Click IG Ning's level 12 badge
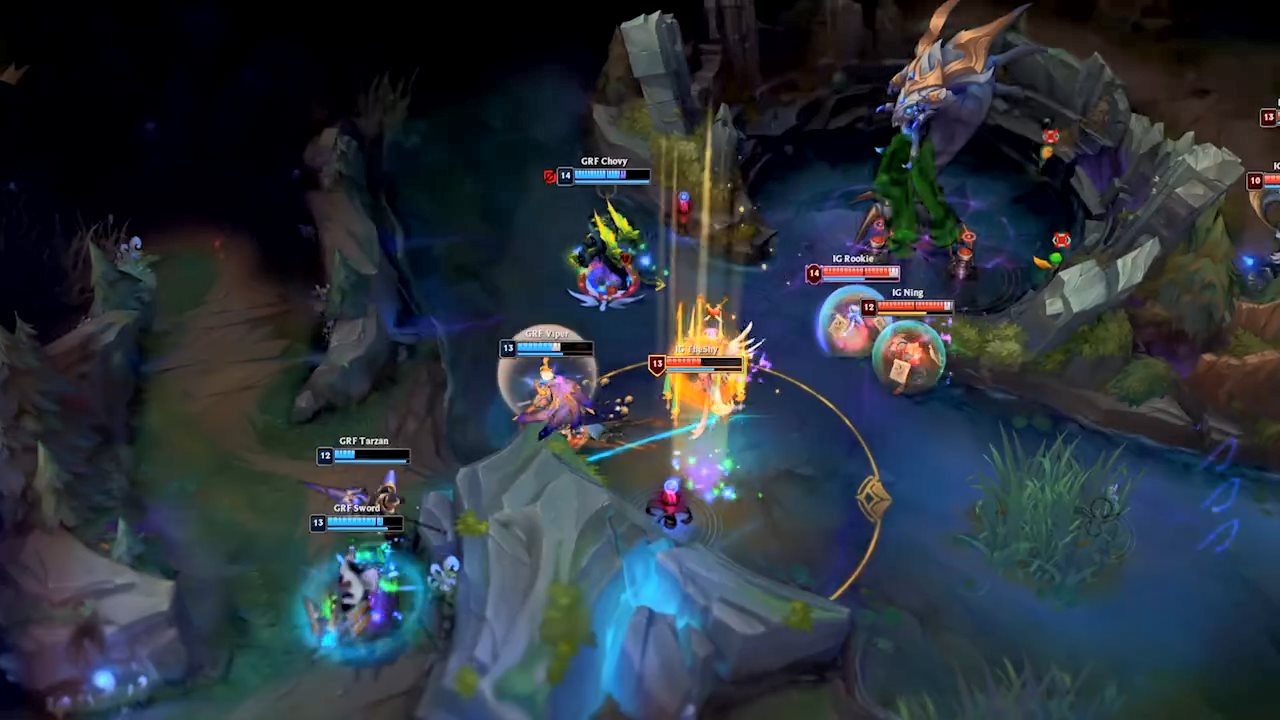 (x=869, y=308)
